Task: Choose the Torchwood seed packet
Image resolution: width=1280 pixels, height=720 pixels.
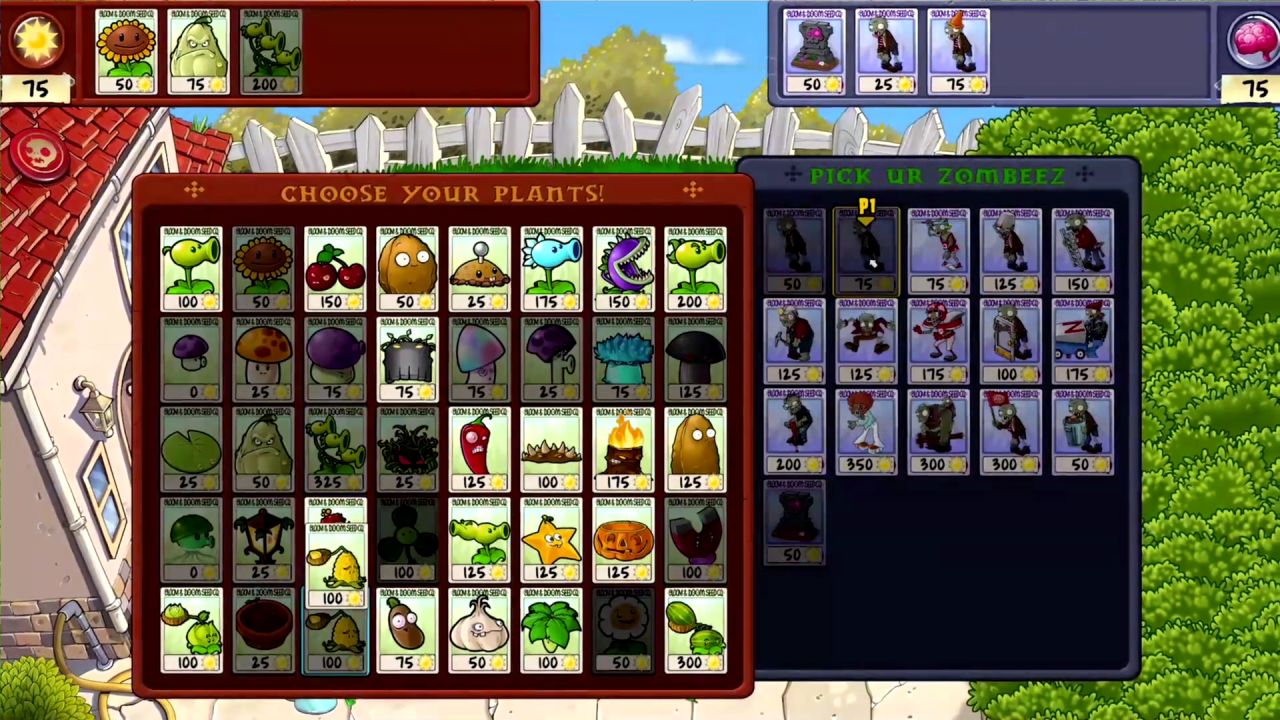Action: 622,450
